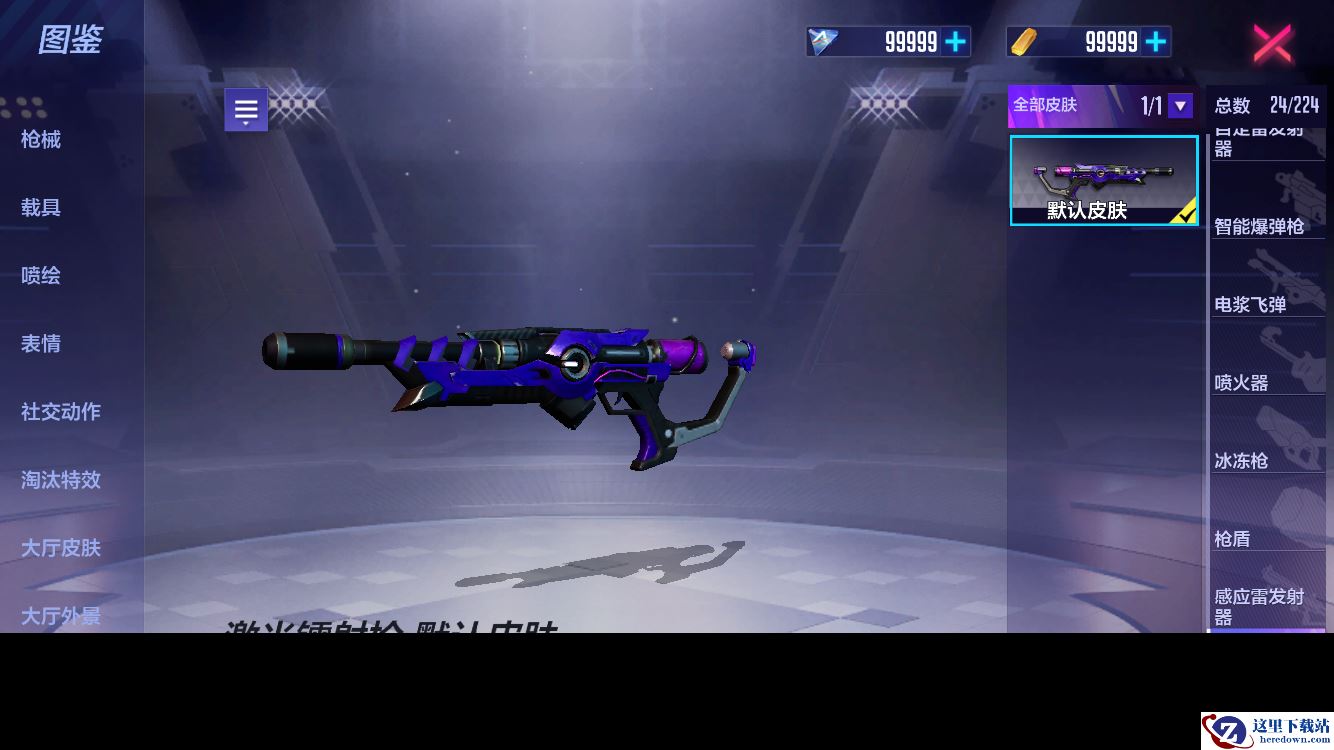The image size is (1334, 750).
Task: Add diamonds with the plus button
Action: [x=956, y=41]
